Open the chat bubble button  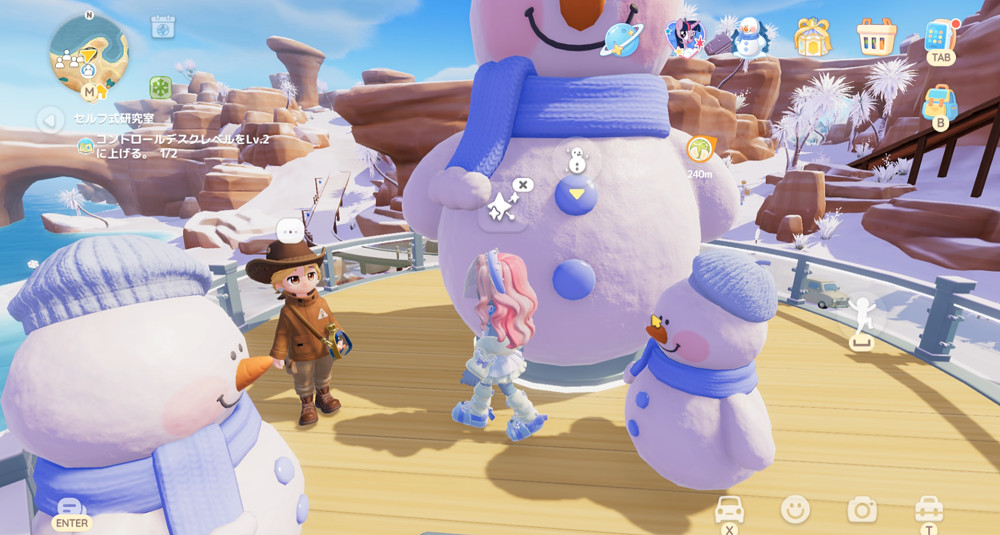pyautogui.click(x=71, y=509)
